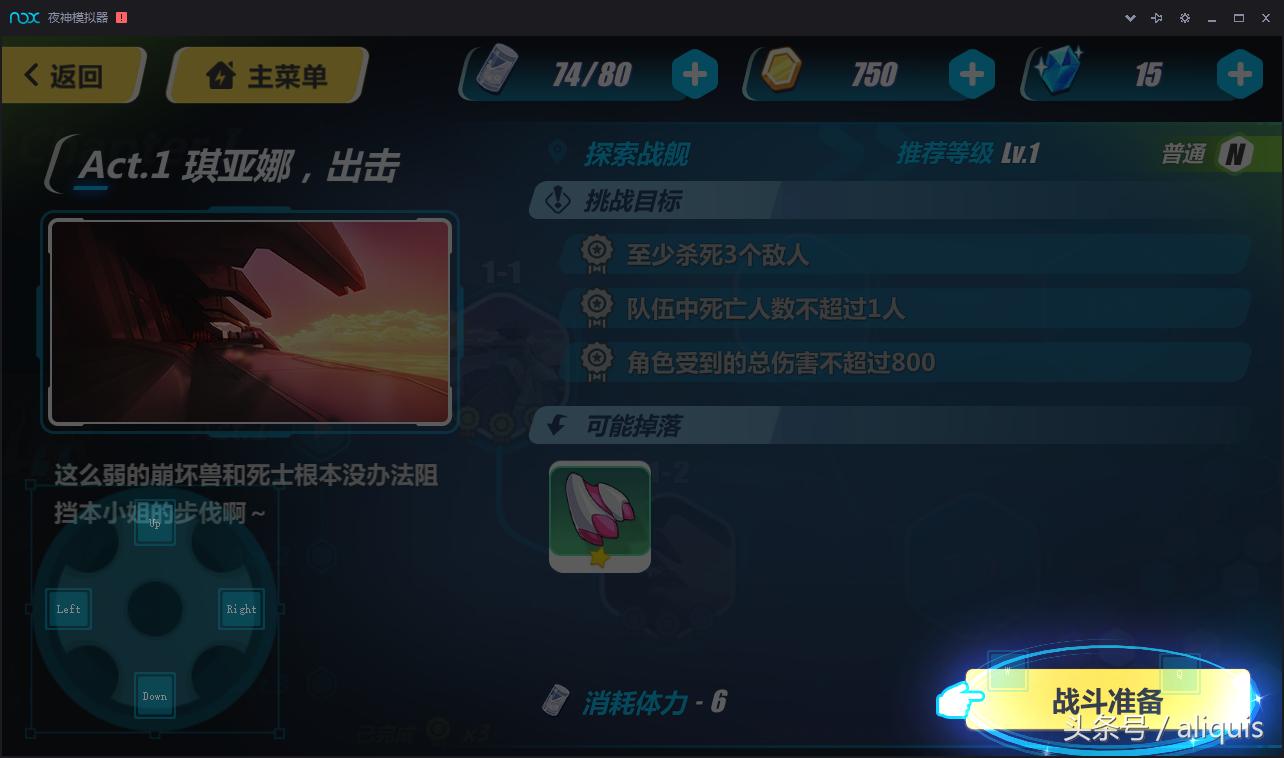Click the plus icon beside 15 crystals
This screenshot has height=758, width=1284.
1239,73
